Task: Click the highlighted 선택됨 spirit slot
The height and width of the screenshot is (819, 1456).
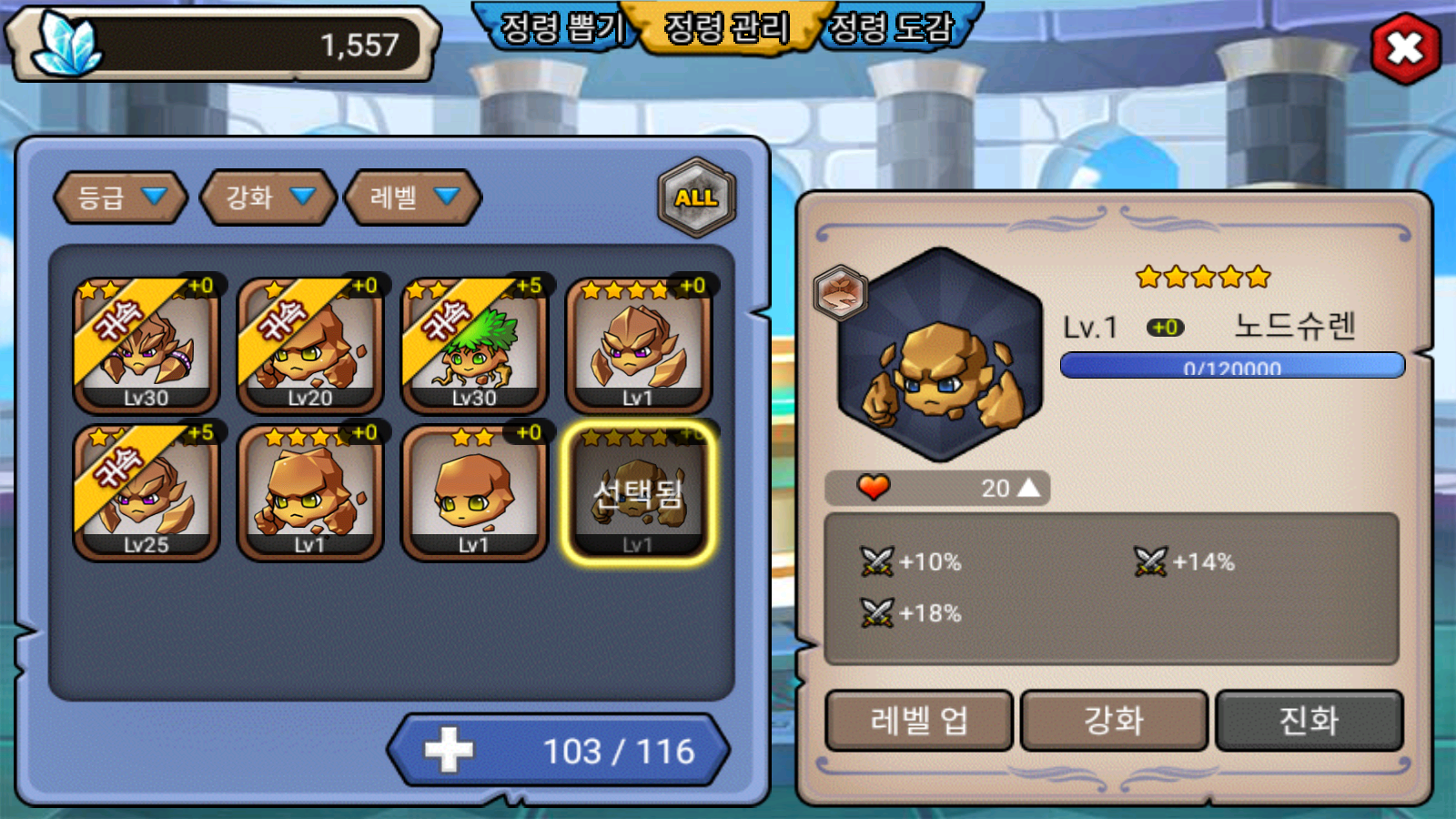Action: click(638, 492)
